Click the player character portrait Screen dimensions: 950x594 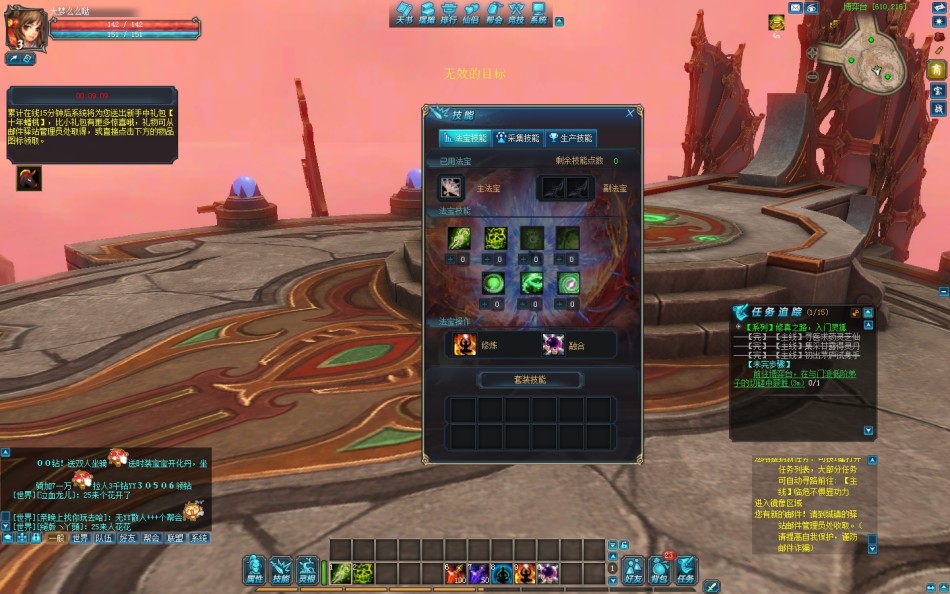pos(26,28)
